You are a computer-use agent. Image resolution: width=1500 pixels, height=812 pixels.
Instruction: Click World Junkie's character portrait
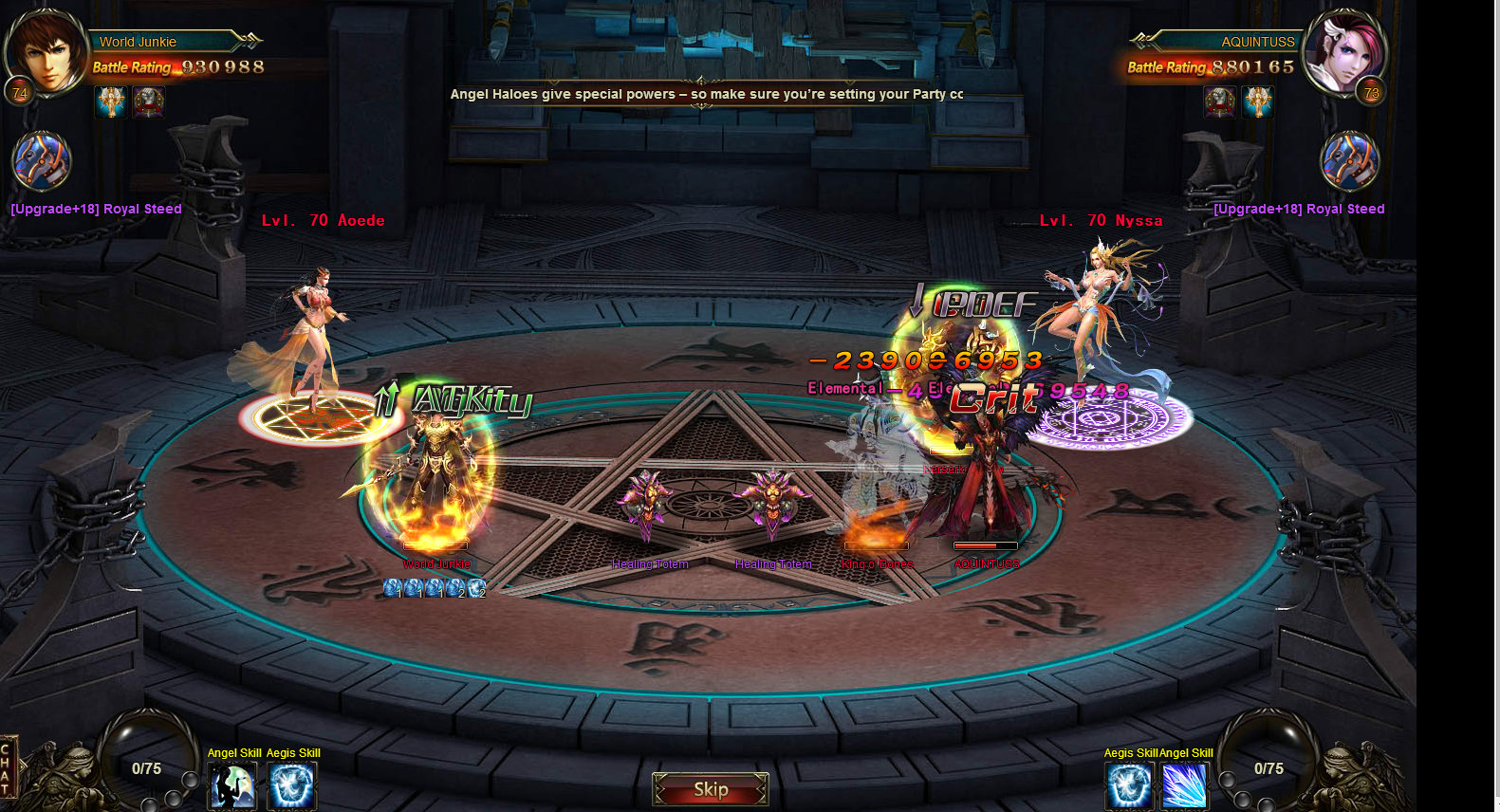pos(46,52)
